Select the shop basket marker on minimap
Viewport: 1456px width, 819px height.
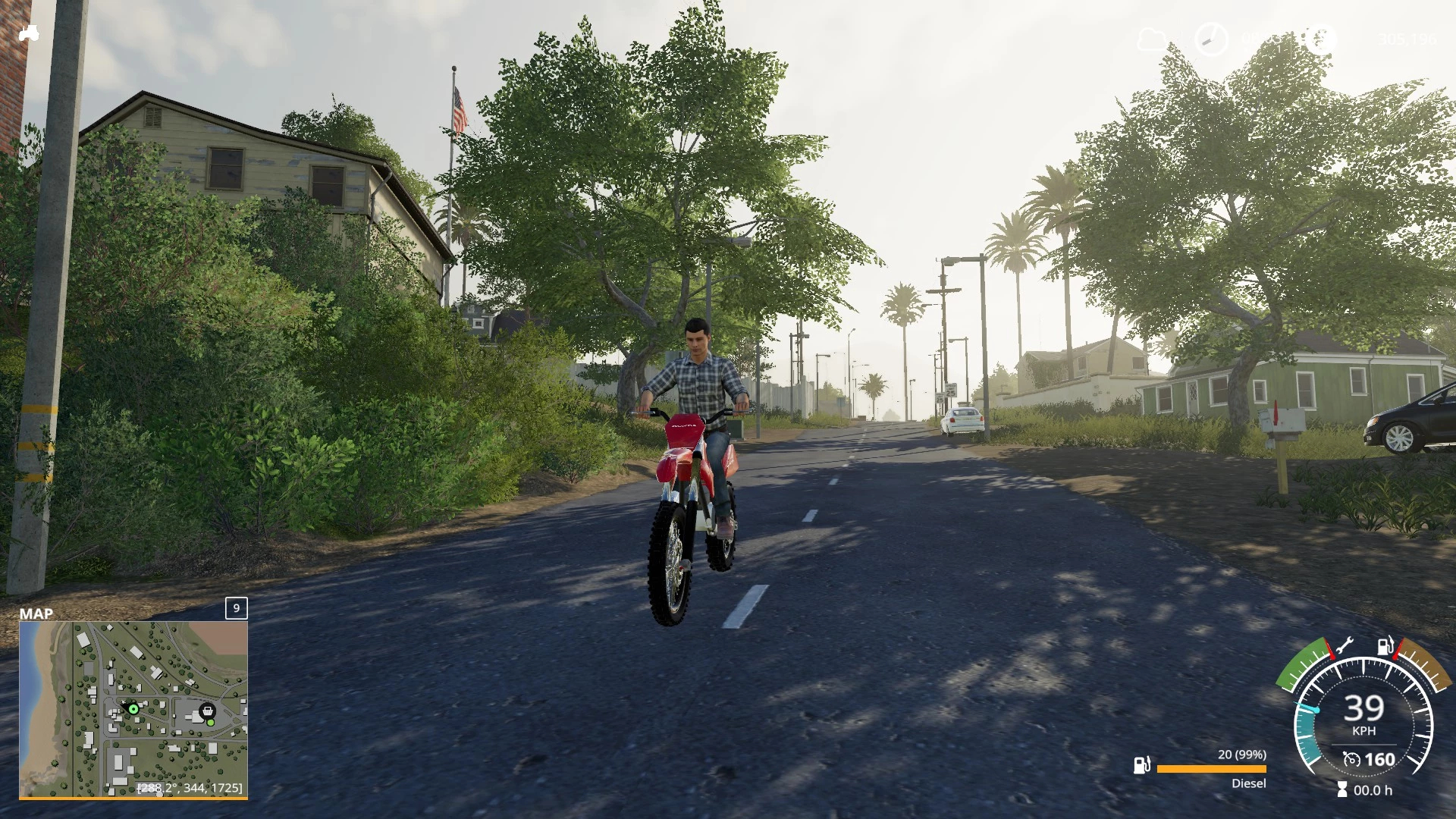point(206,711)
